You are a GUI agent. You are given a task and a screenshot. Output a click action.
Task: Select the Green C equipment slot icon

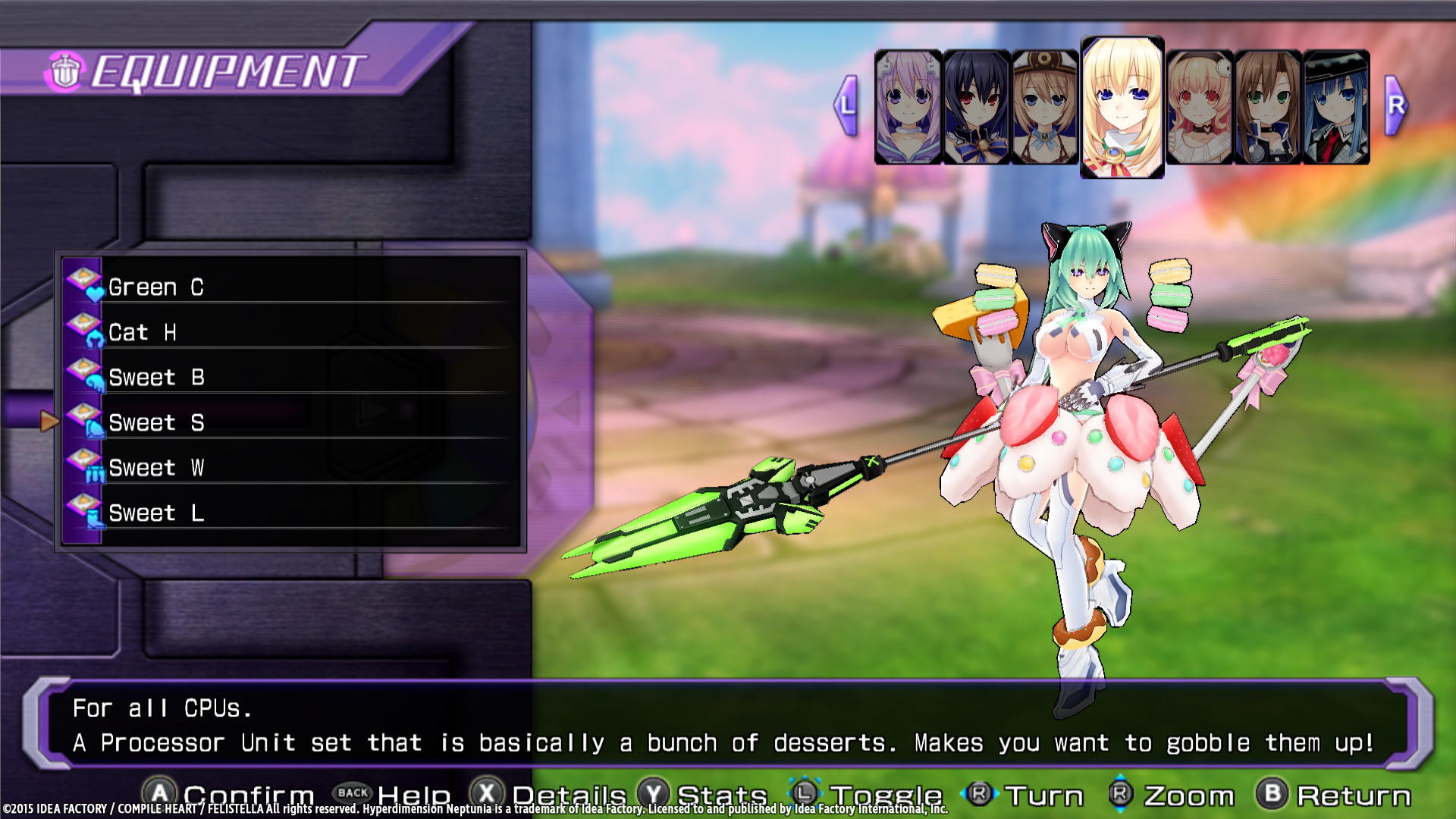coord(83,284)
